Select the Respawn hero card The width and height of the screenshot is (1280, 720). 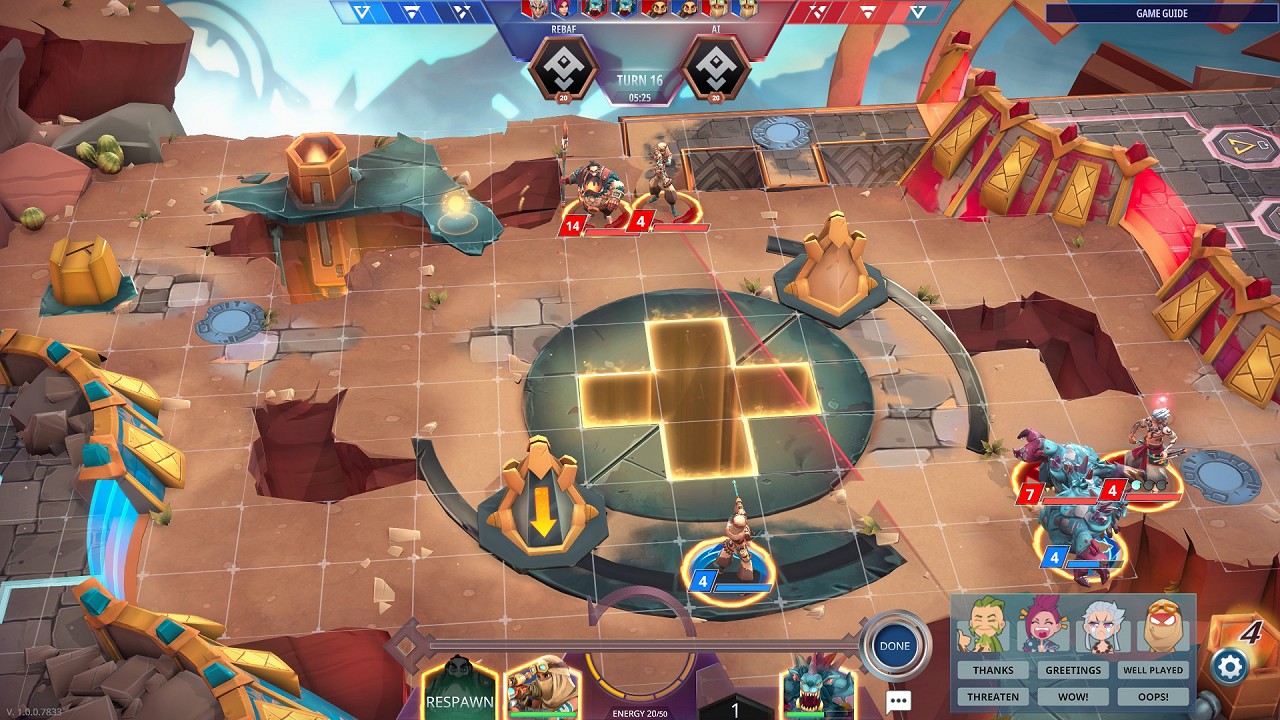coord(460,690)
